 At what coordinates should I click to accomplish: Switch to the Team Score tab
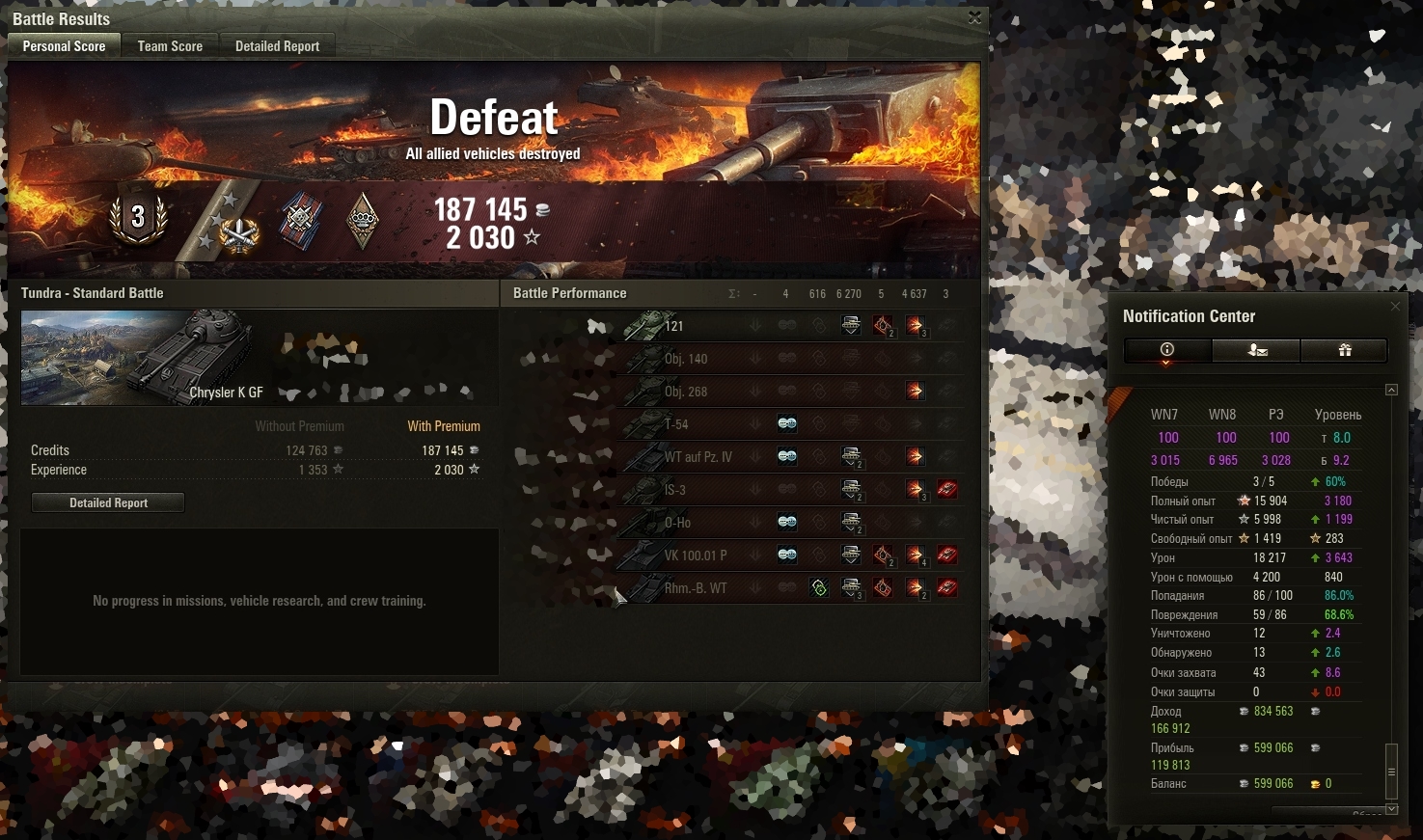(170, 46)
